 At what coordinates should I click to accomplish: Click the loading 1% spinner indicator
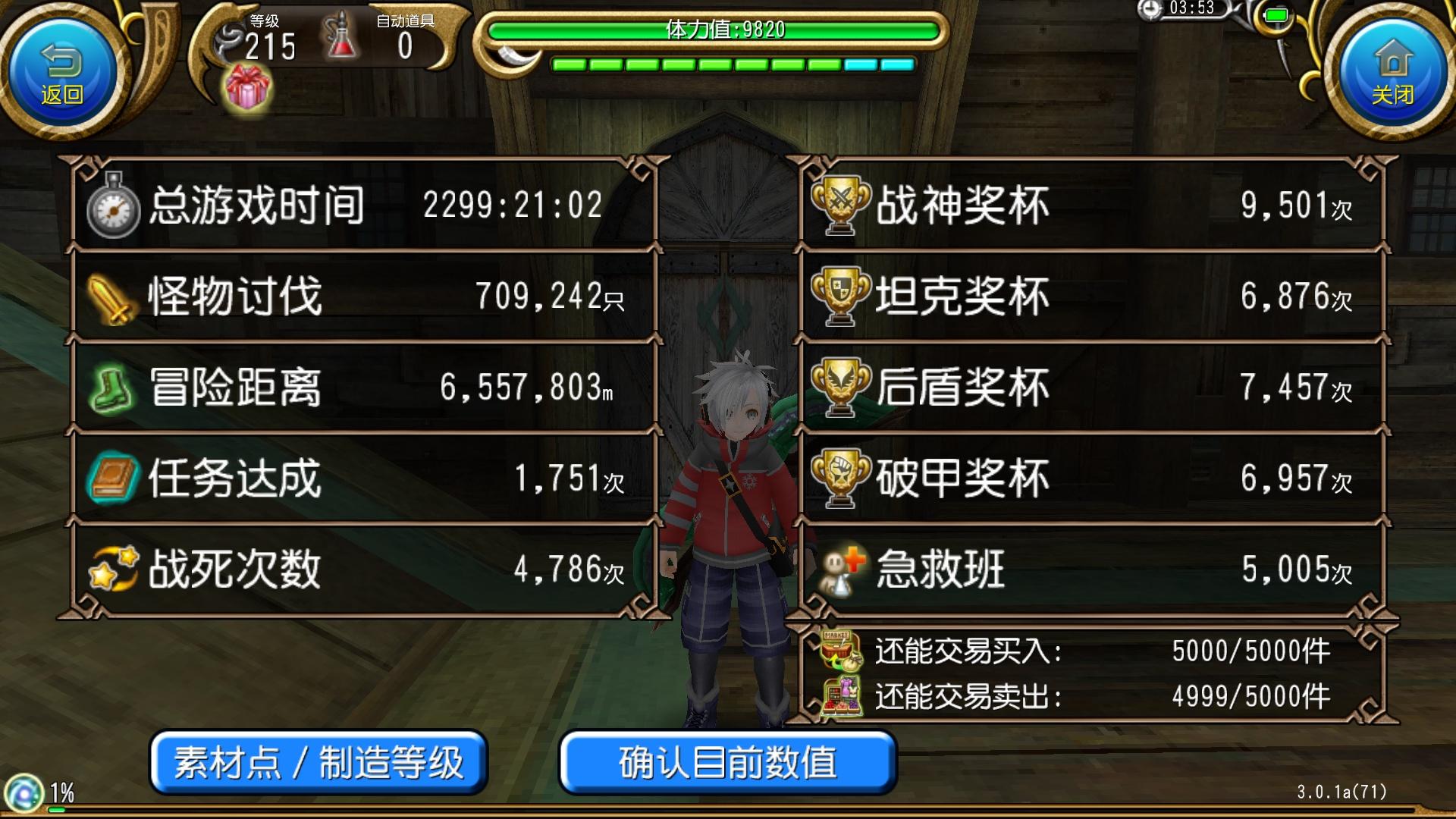pyautogui.click(x=25, y=791)
